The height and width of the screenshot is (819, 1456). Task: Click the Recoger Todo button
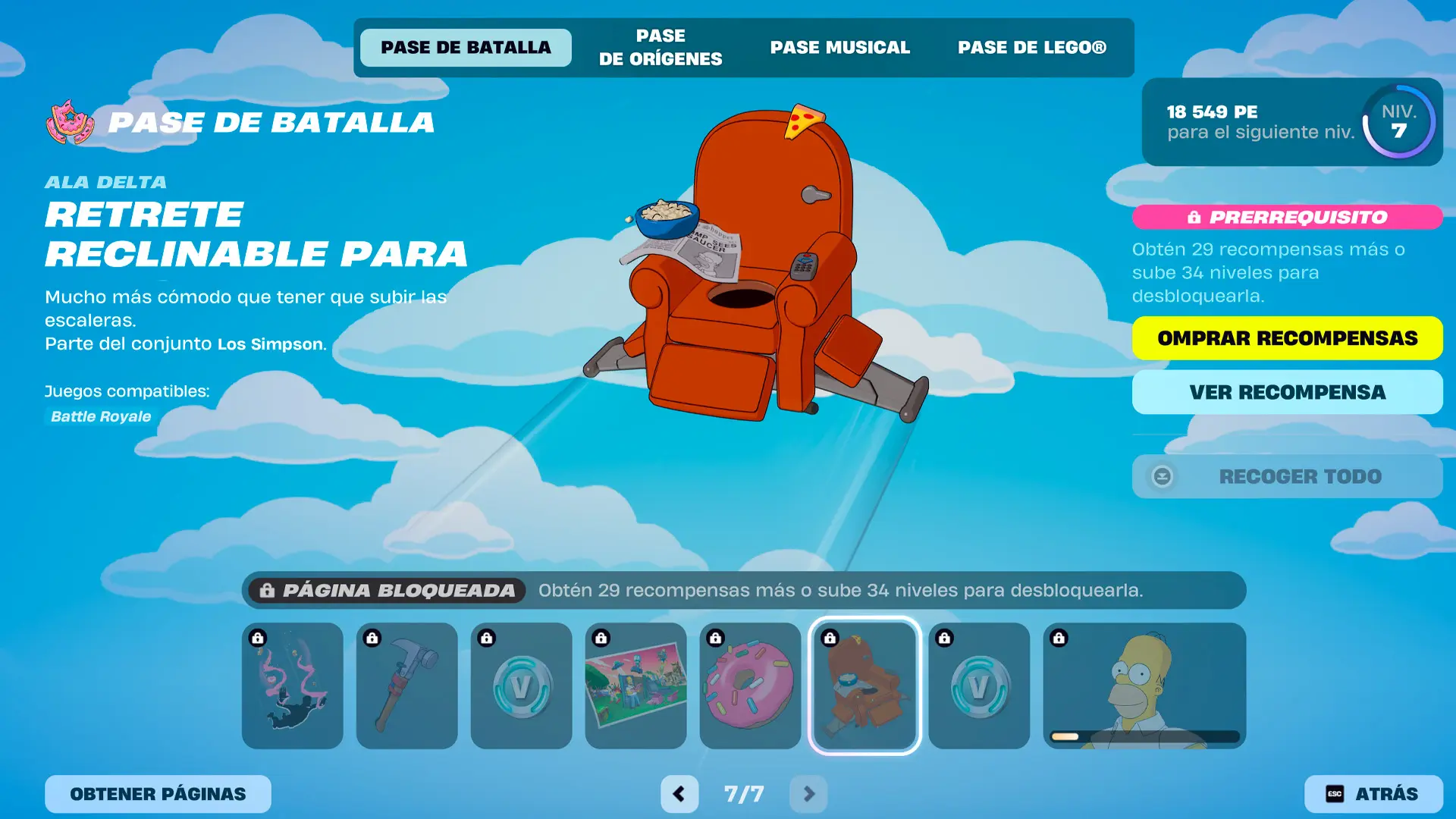[x=1287, y=476]
